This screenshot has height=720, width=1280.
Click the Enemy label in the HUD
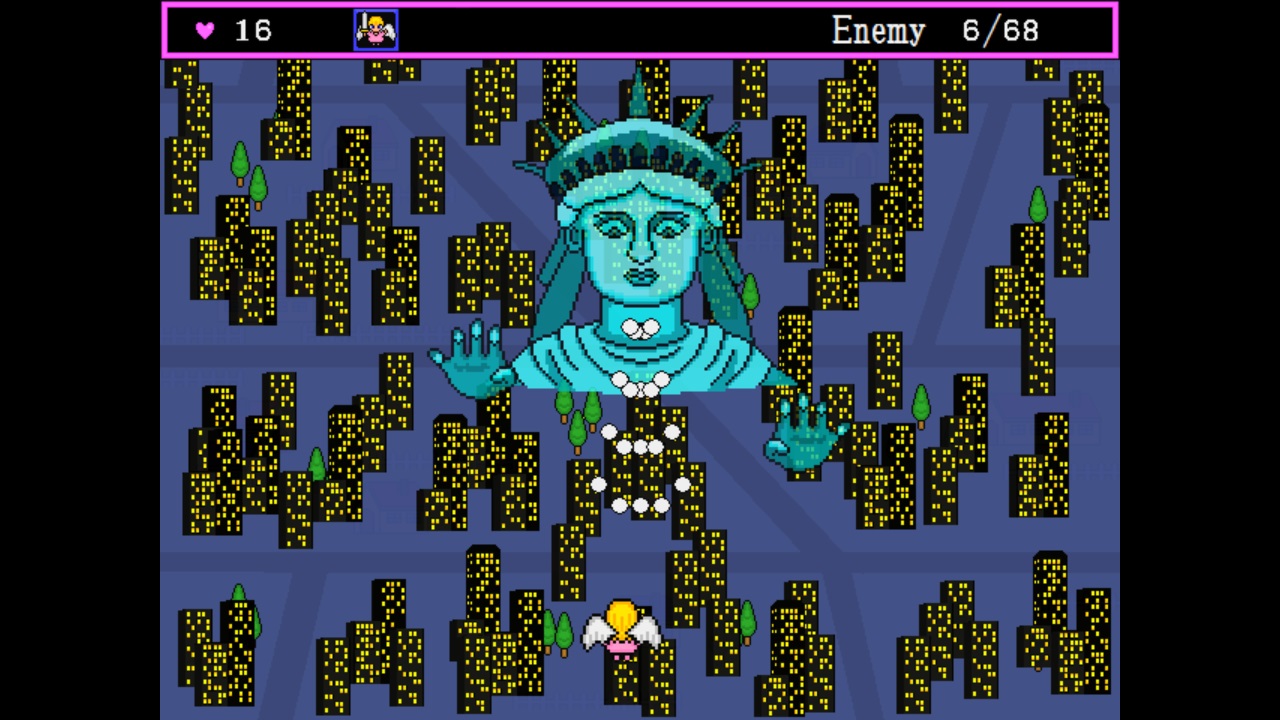[878, 30]
